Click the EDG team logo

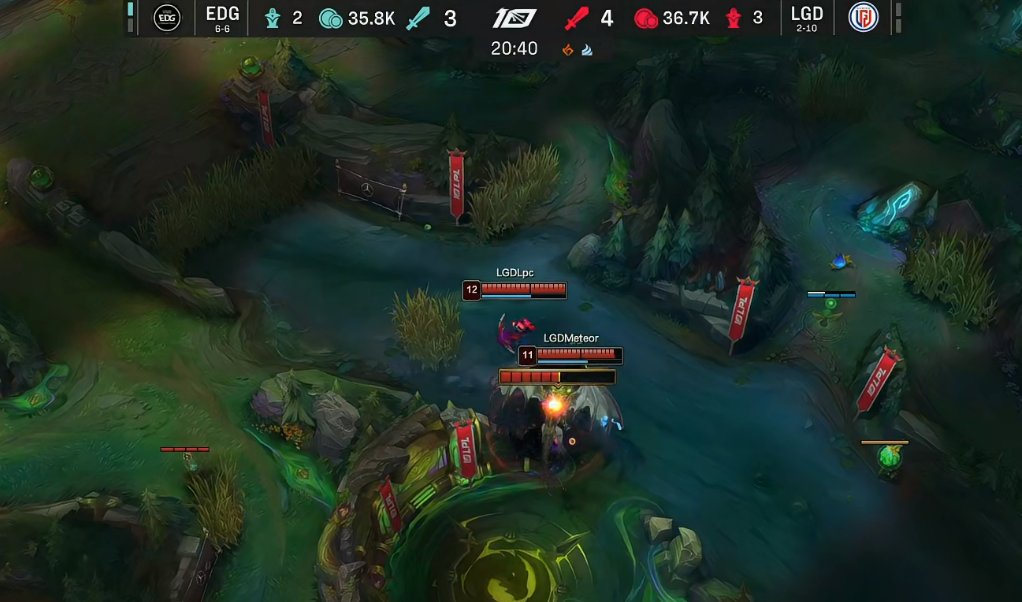166,17
